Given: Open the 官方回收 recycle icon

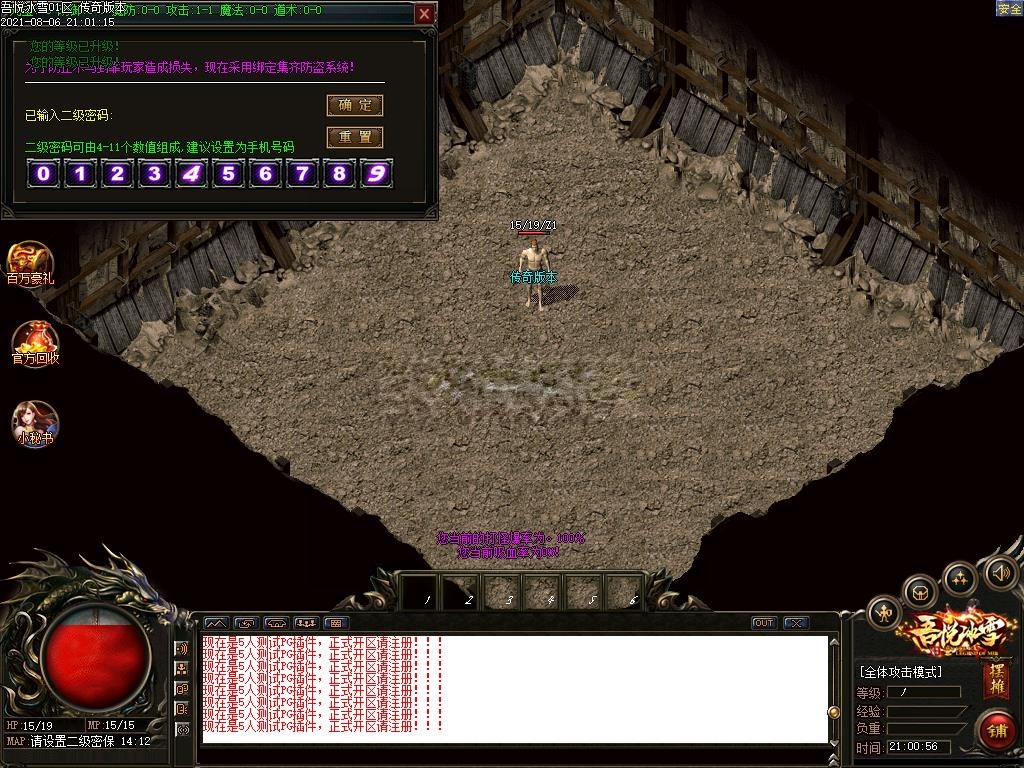Looking at the screenshot, I should [35, 343].
